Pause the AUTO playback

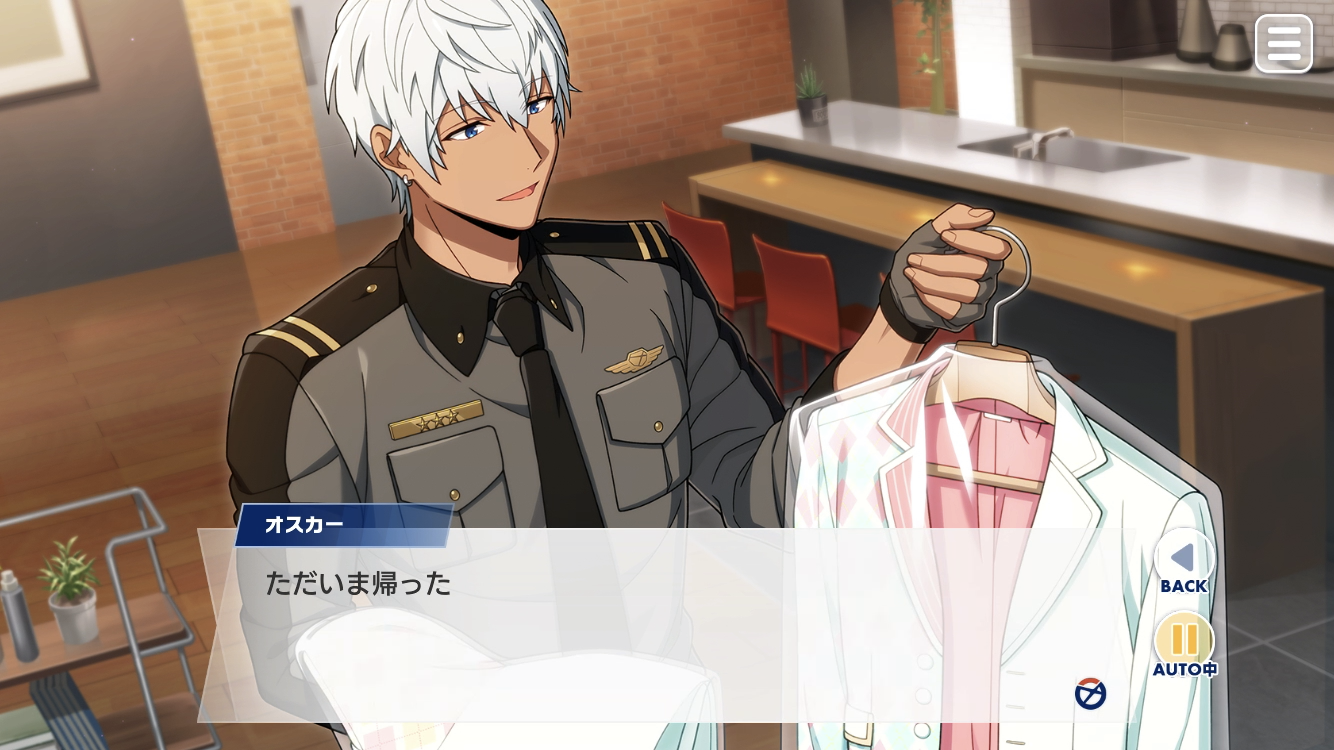1184,640
